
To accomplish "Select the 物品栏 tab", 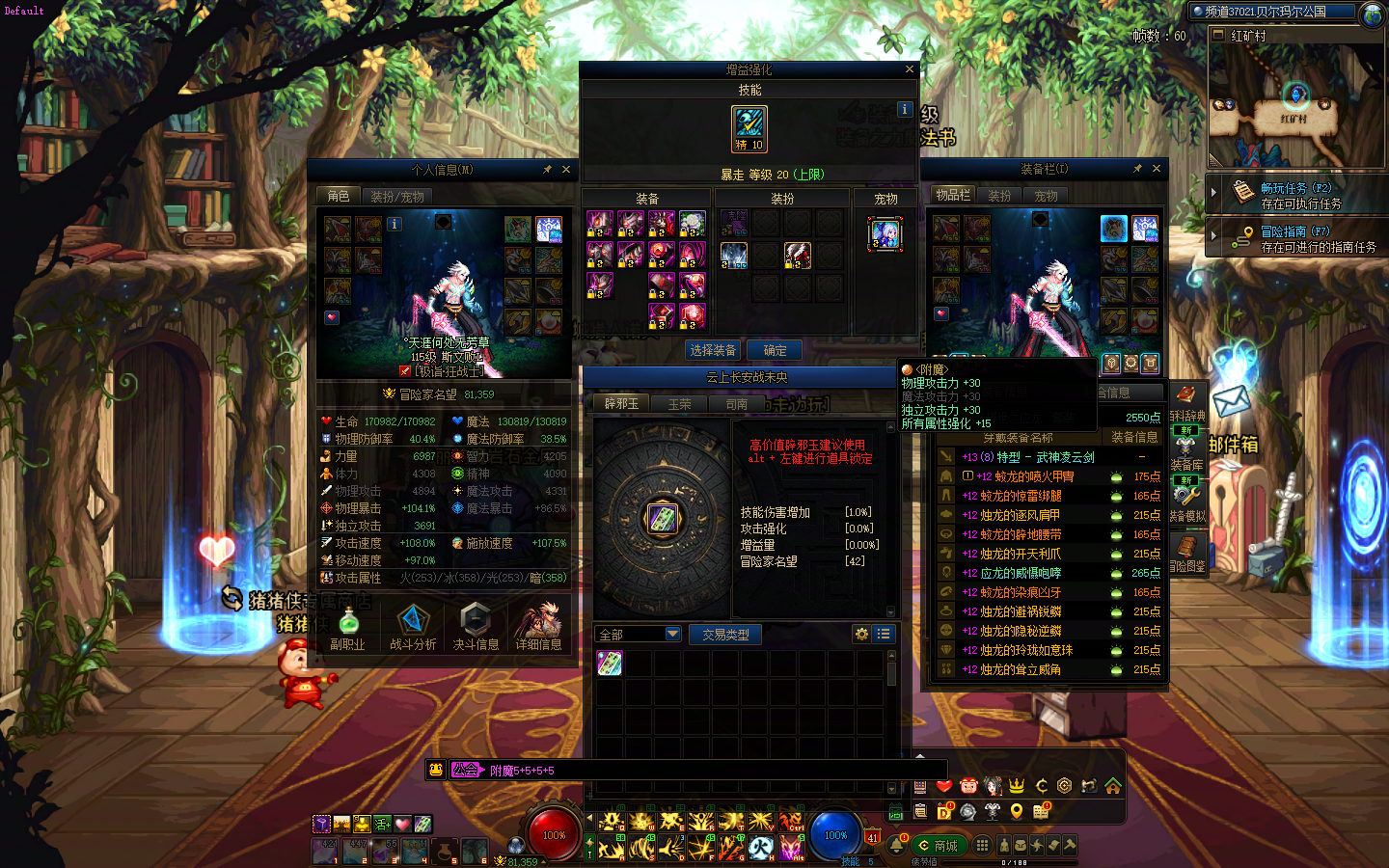I will click(x=953, y=195).
